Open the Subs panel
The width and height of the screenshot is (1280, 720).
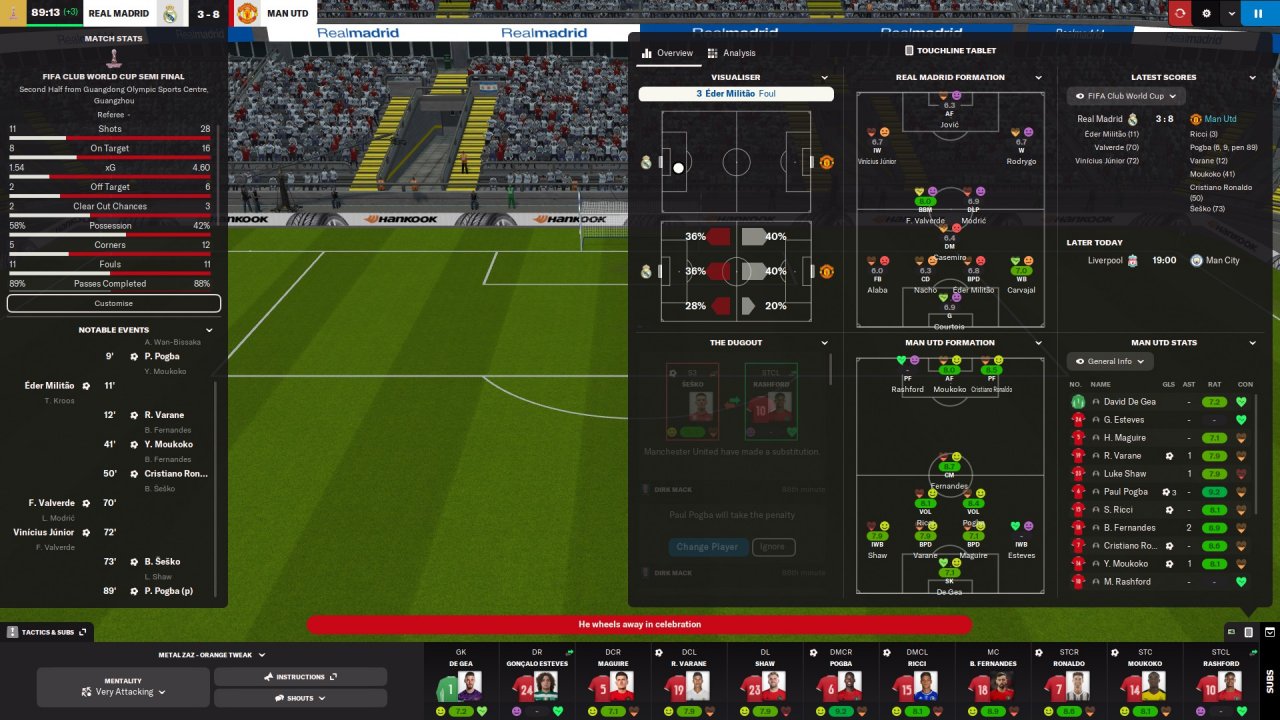pos(1269,680)
